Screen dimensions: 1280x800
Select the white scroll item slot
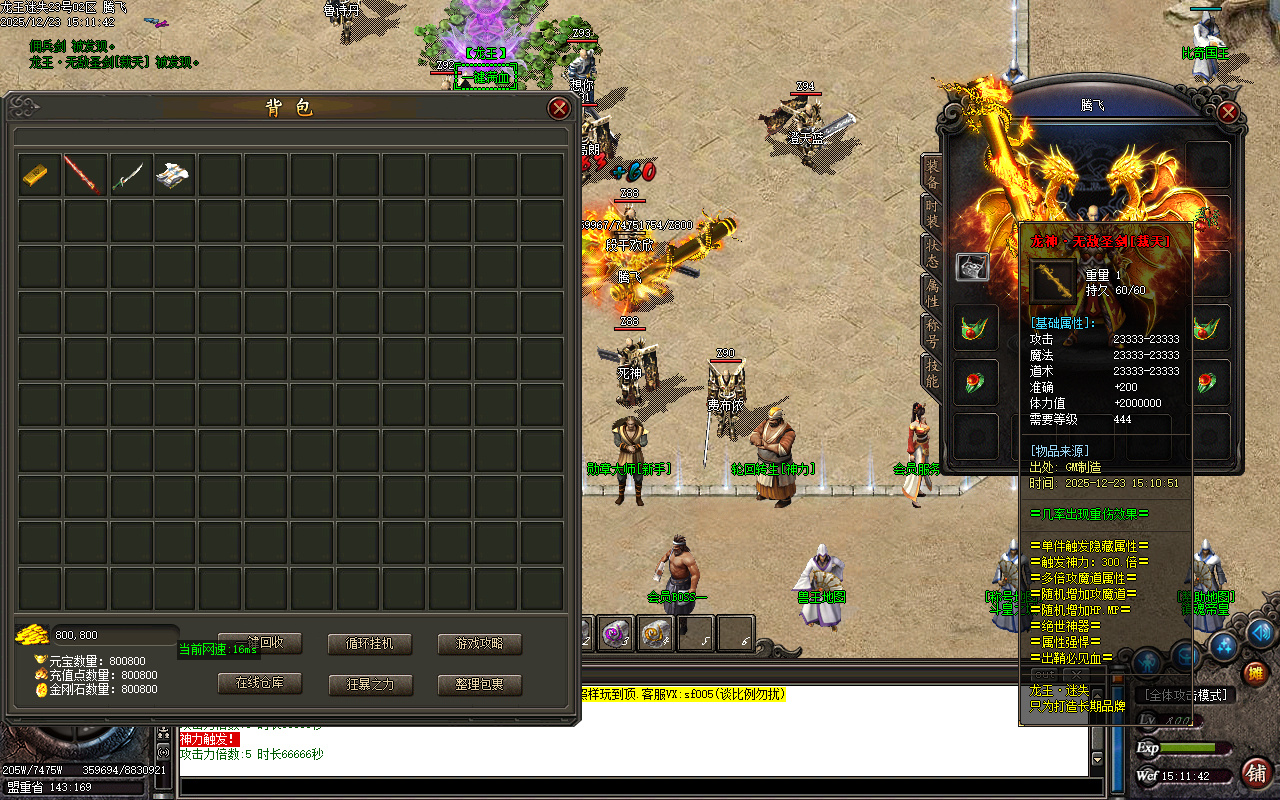(177, 174)
